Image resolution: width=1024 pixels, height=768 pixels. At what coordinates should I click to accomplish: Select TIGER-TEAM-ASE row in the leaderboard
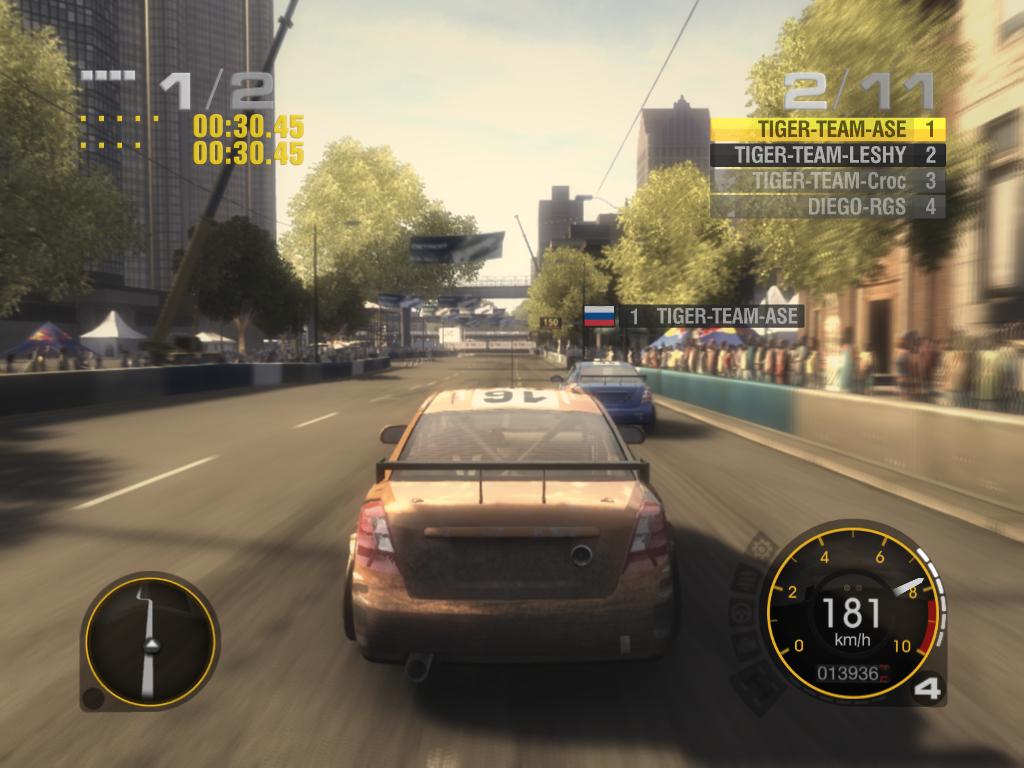click(x=828, y=129)
